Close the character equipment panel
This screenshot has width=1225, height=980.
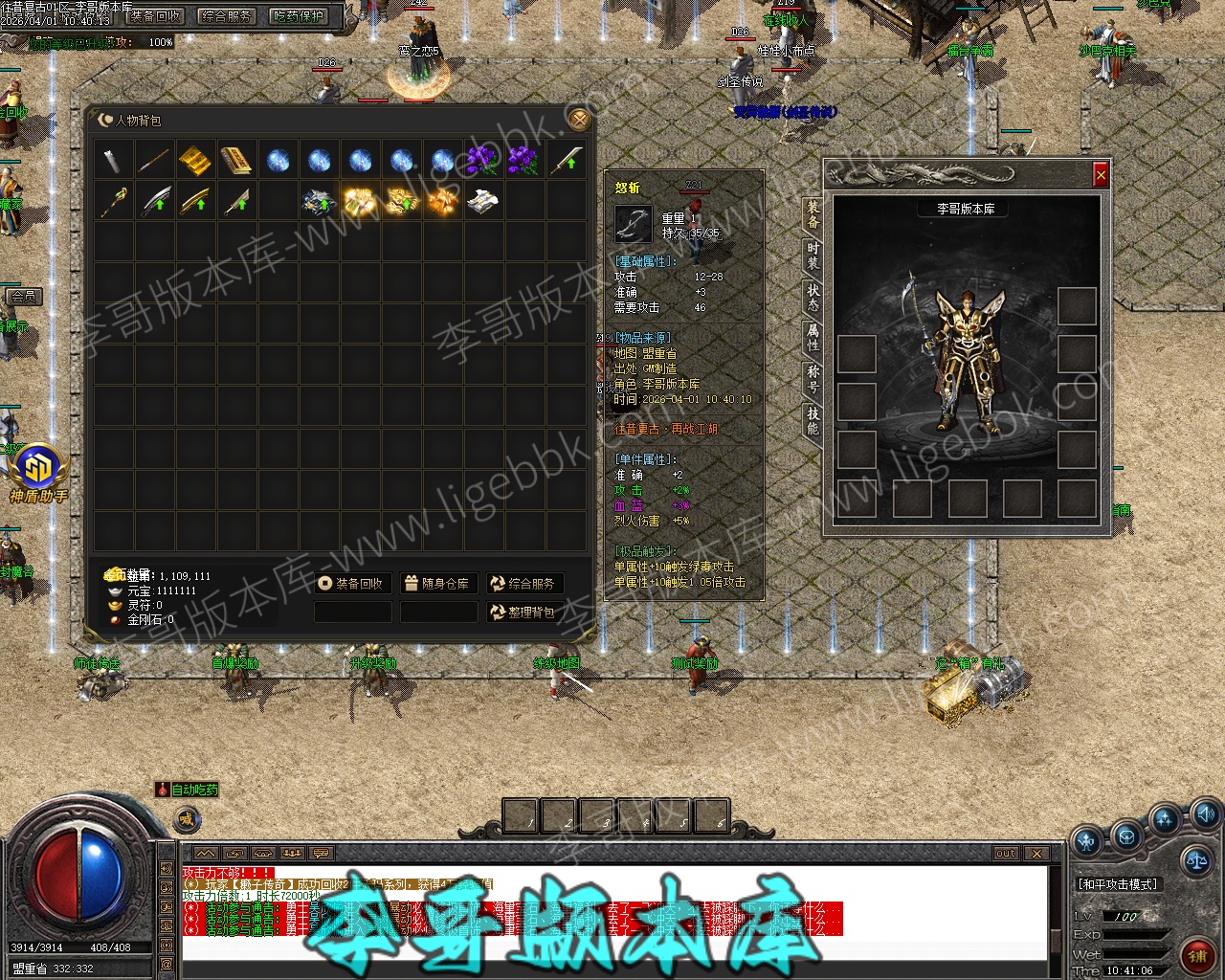click(x=1101, y=175)
